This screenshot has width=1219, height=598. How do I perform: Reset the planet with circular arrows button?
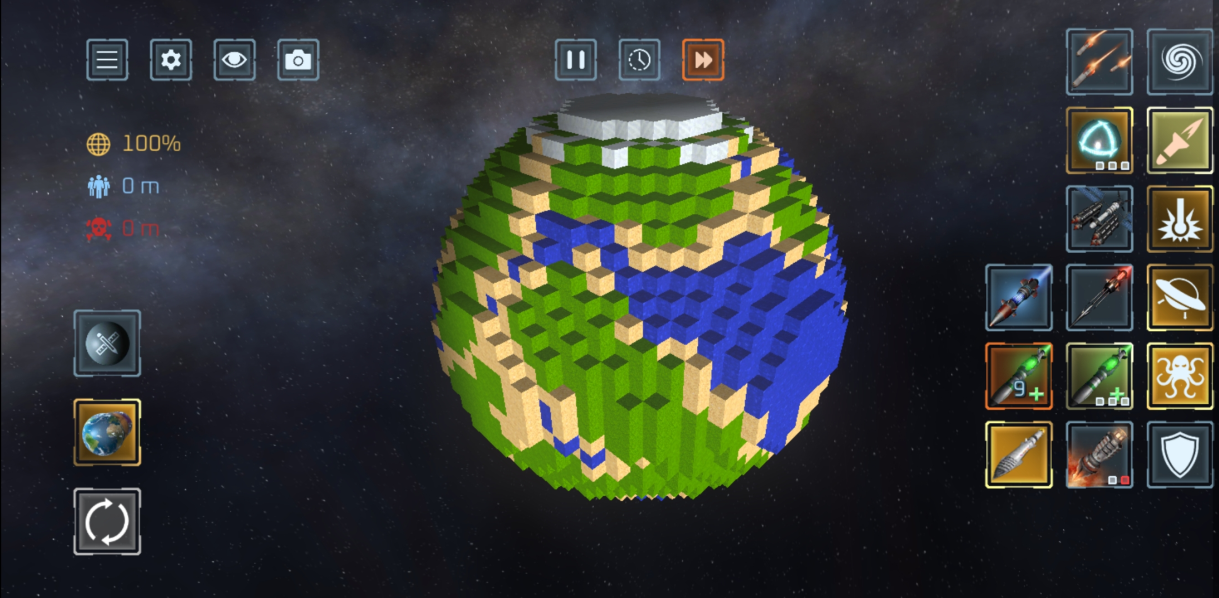107,521
